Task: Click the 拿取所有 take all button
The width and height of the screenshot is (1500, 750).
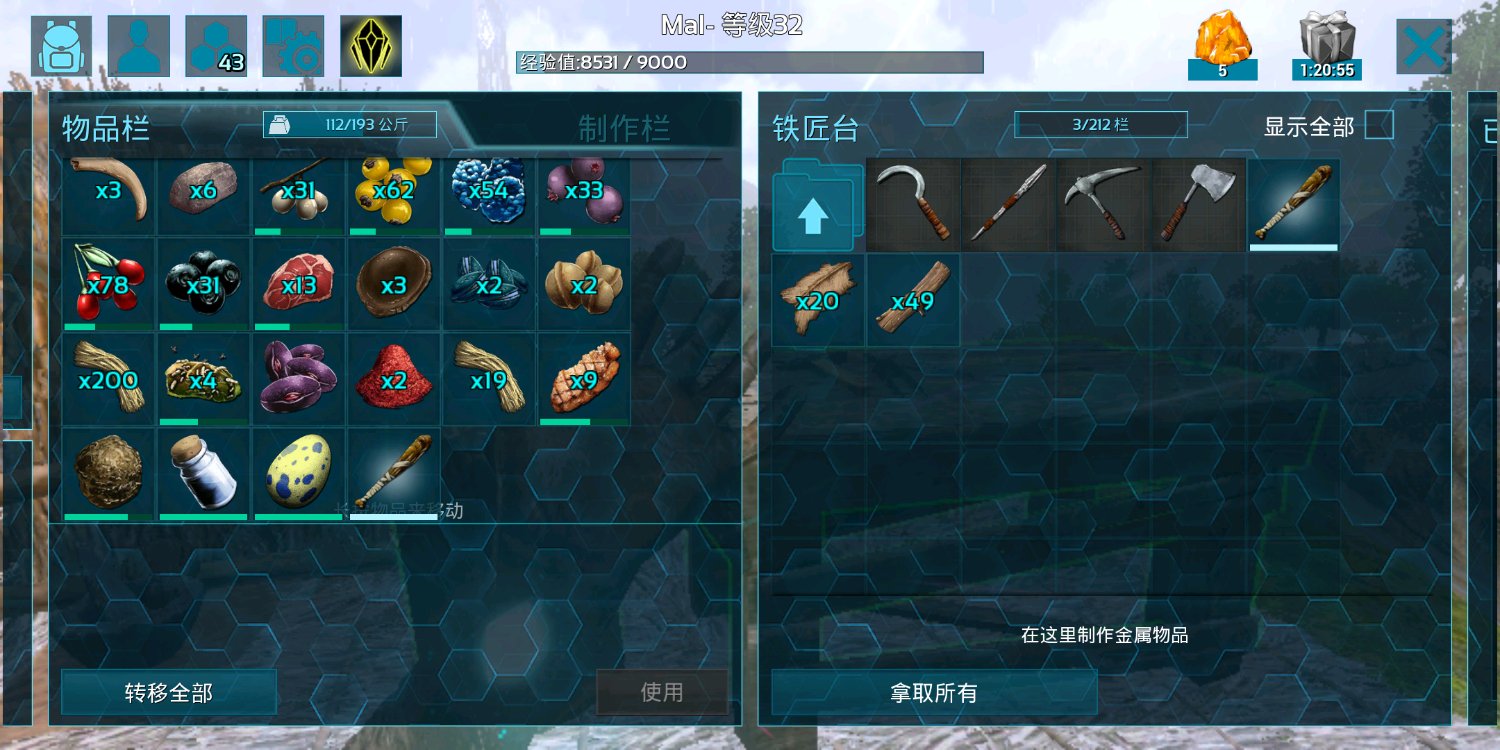Action: (934, 693)
